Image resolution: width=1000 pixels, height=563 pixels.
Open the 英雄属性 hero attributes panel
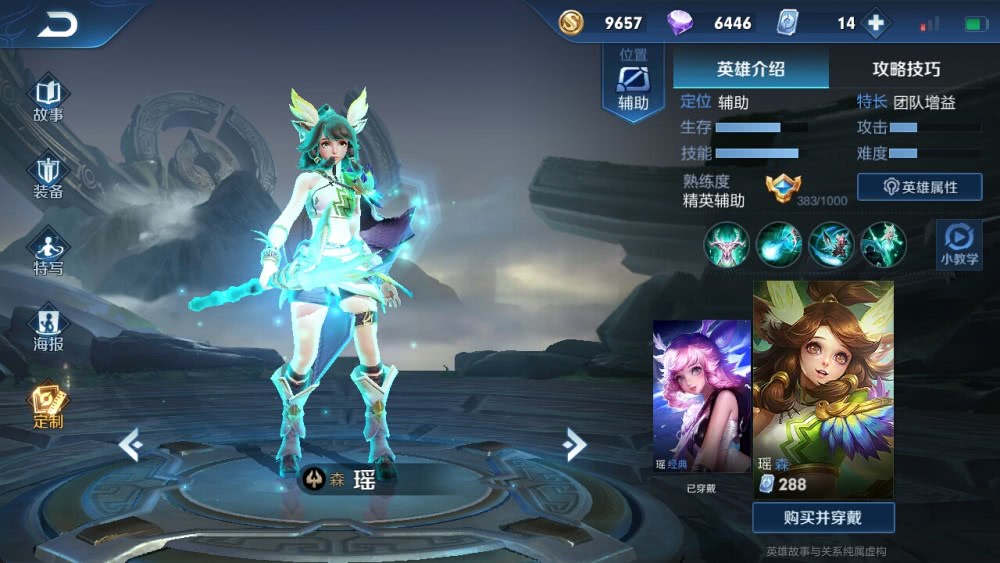[x=919, y=187]
